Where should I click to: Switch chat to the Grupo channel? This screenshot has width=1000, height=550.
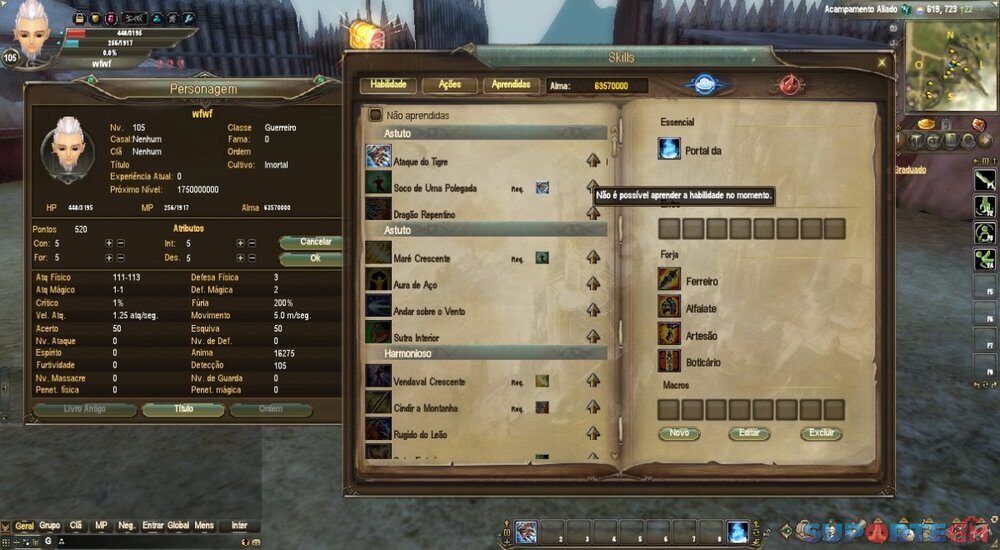[49, 525]
